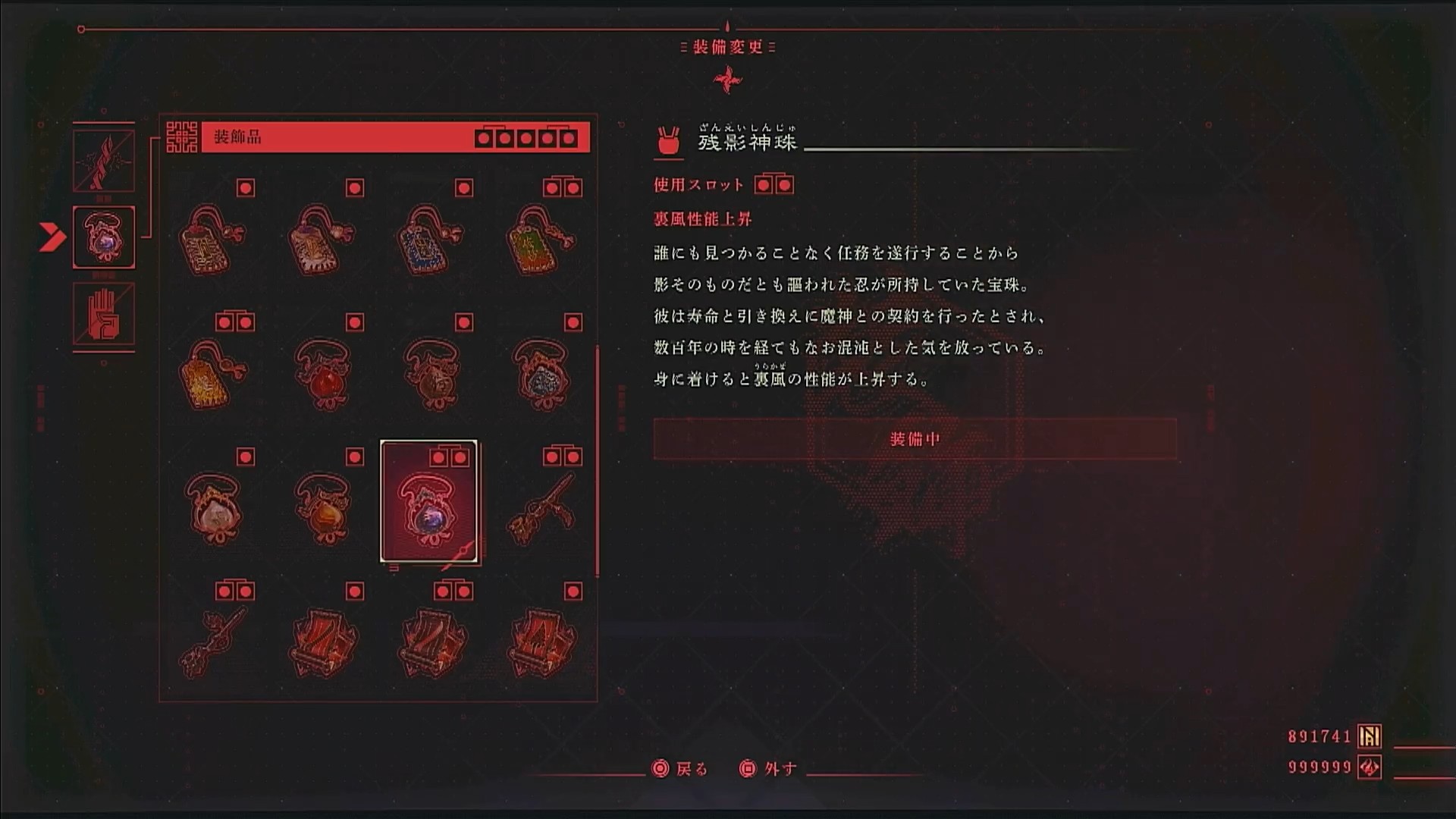Choose the blue omamori charm
This screenshot has width=1456, height=819.
click(x=429, y=240)
